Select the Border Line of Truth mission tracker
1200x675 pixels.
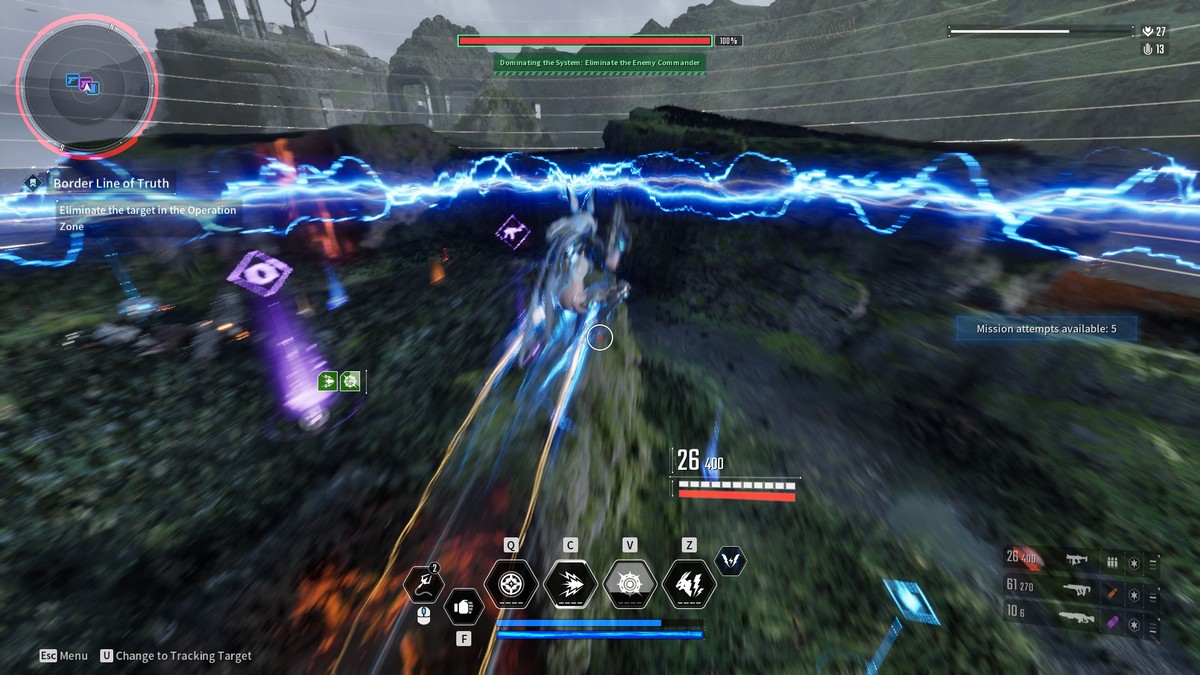click(111, 183)
